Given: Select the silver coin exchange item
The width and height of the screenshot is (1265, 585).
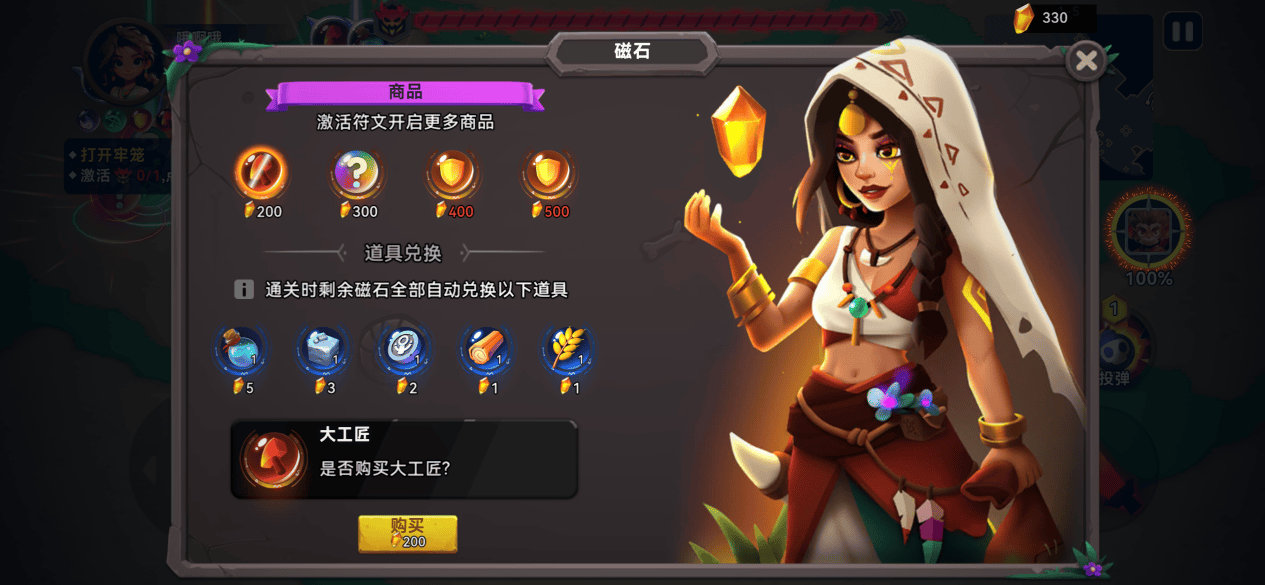Looking at the screenshot, I should point(405,350).
